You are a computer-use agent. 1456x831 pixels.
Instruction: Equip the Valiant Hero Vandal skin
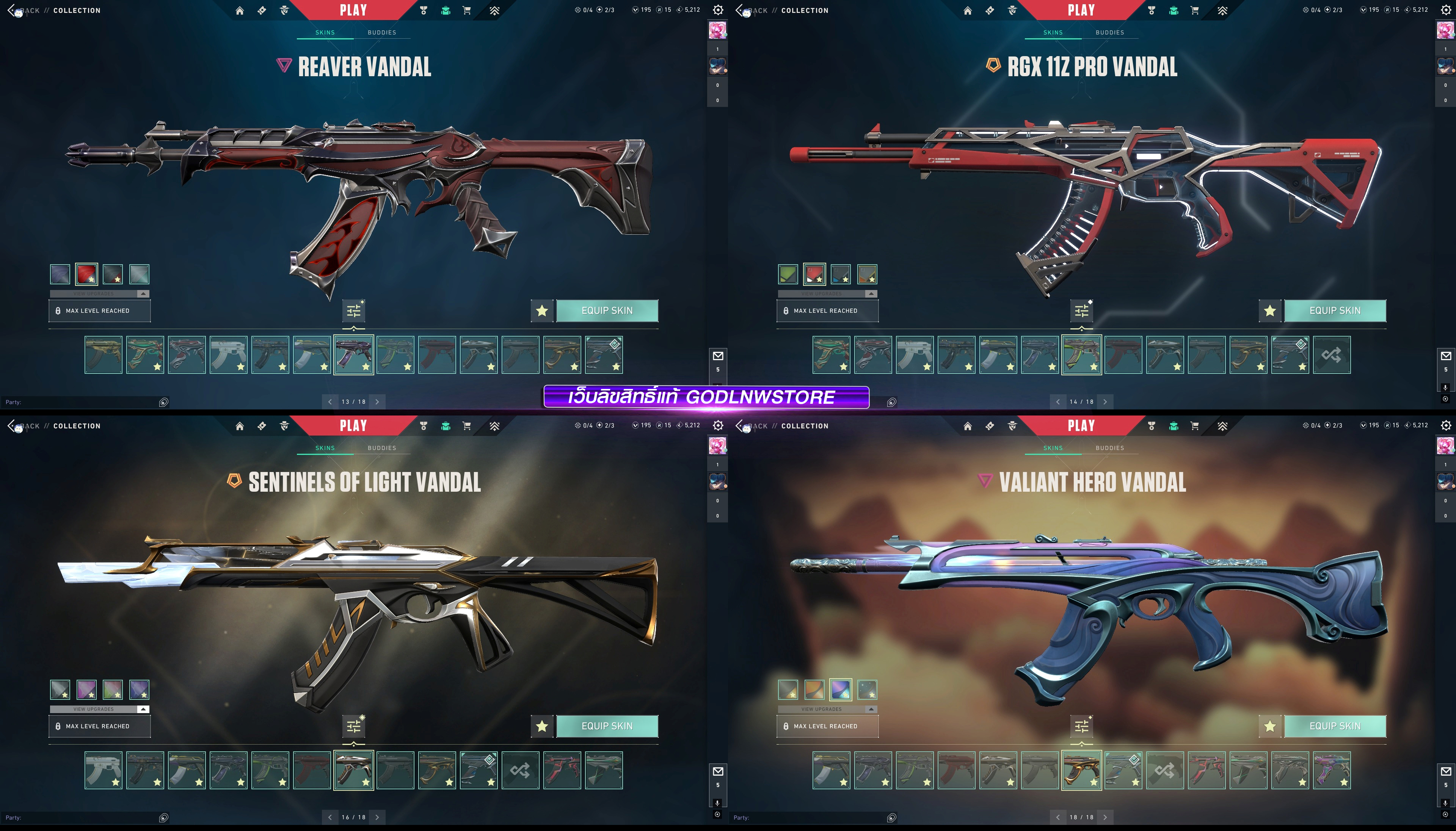click(1334, 726)
